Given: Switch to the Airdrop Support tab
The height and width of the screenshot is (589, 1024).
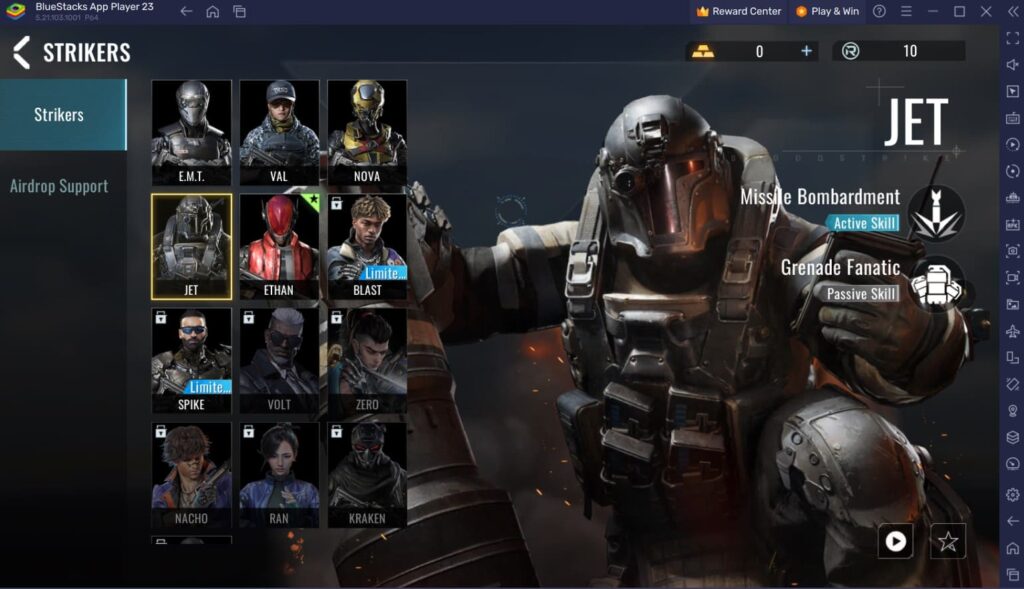Looking at the screenshot, I should coord(59,186).
